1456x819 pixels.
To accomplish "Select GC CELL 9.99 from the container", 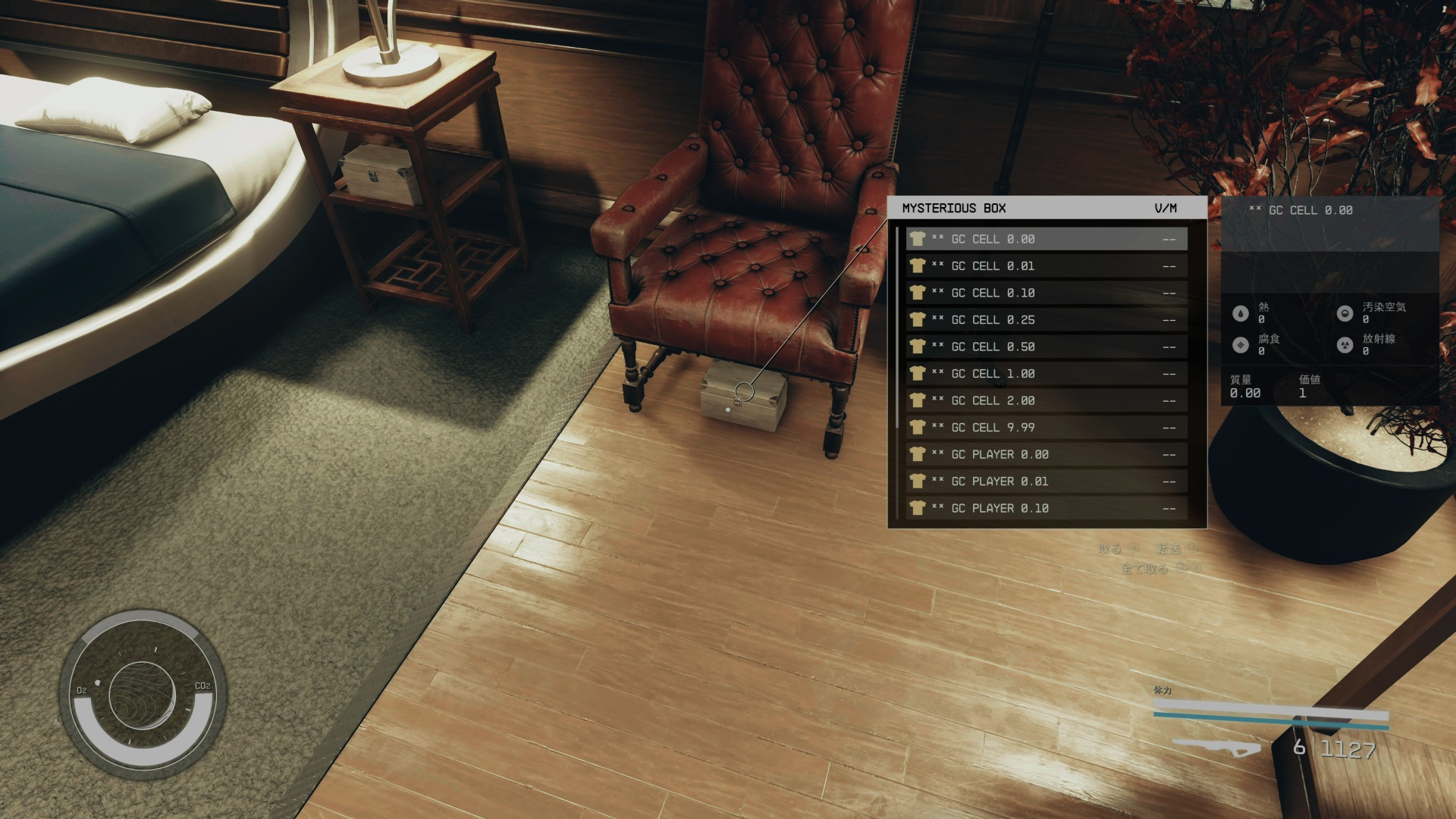I will (1046, 428).
